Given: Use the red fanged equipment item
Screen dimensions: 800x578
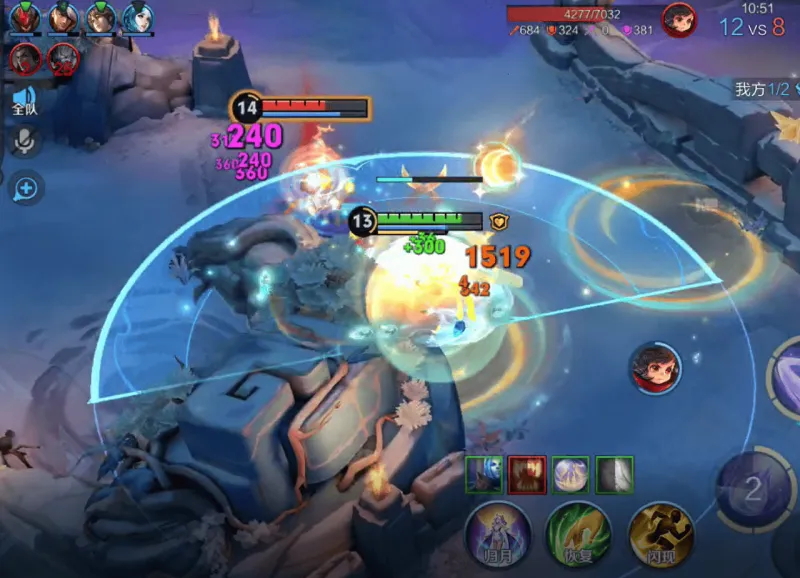Looking at the screenshot, I should pos(524,473).
